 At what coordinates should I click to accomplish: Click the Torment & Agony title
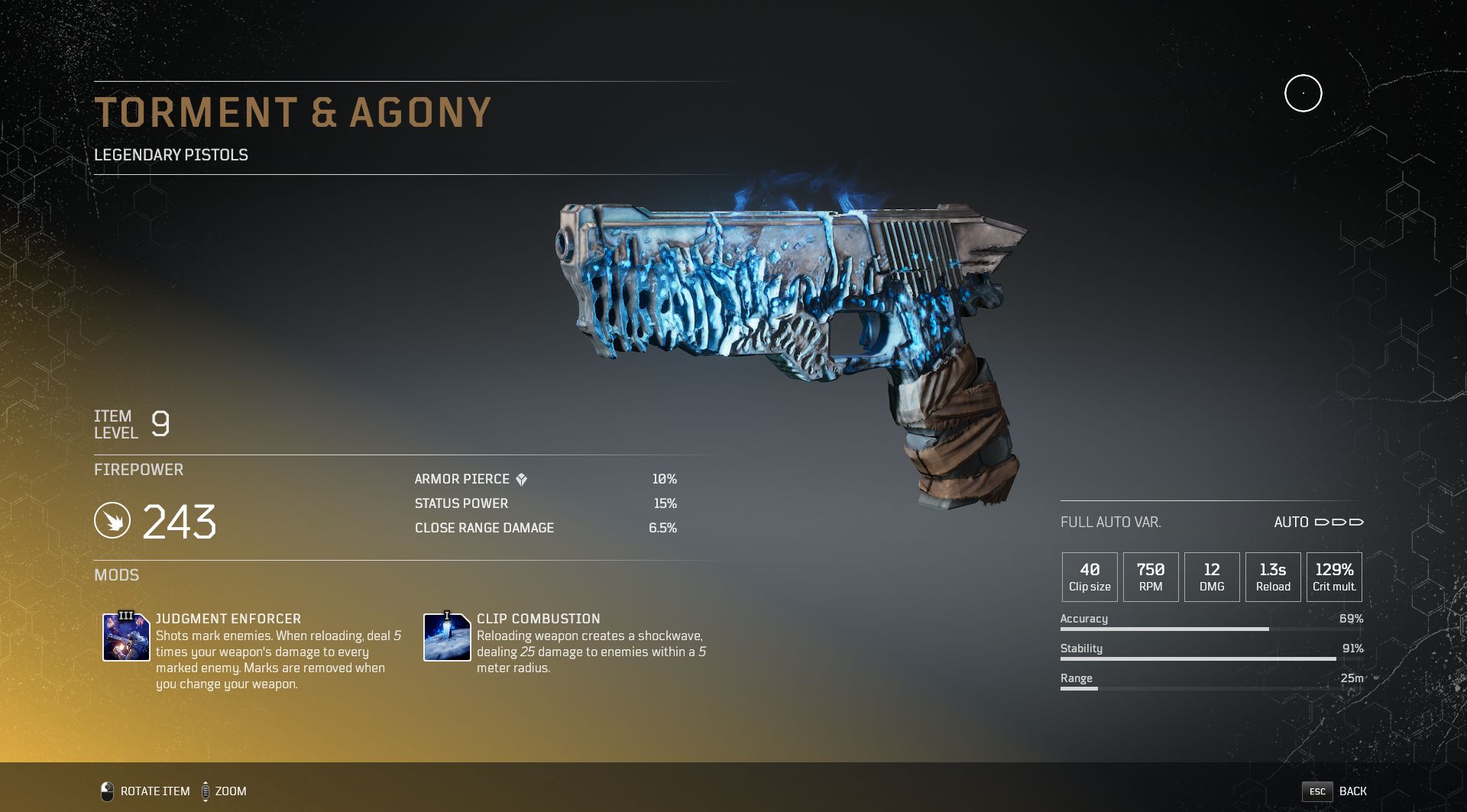tap(293, 112)
